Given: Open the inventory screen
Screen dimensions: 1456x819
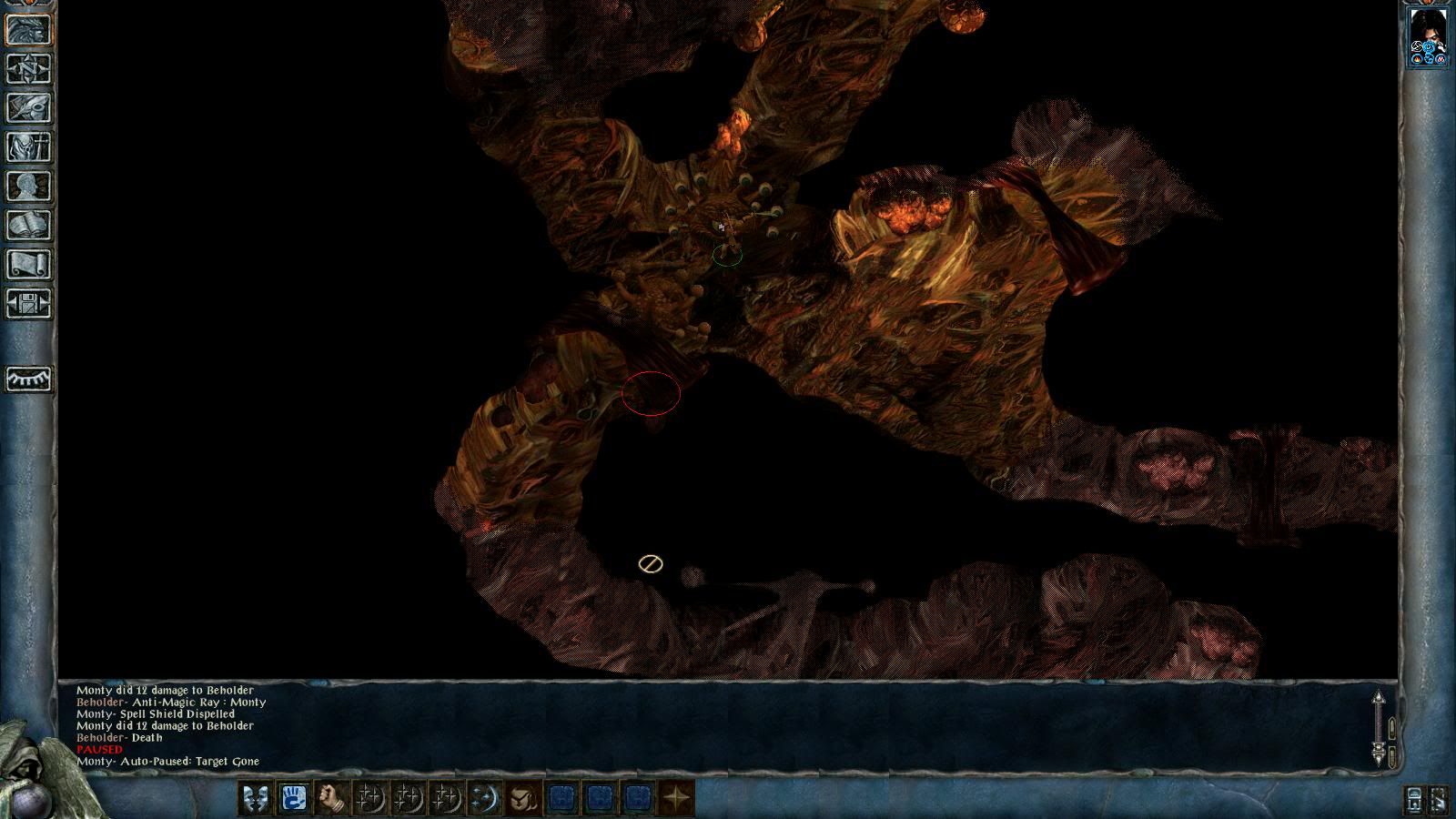Looking at the screenshot, I should (x=29, y=147).
